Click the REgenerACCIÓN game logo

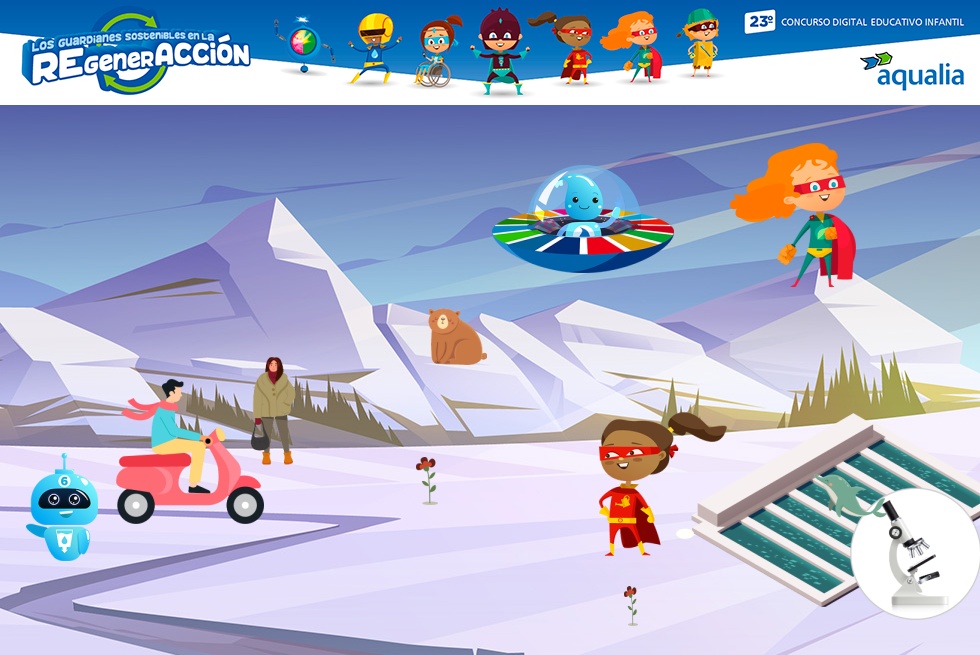pyautogui.click(x=136, y=54)
